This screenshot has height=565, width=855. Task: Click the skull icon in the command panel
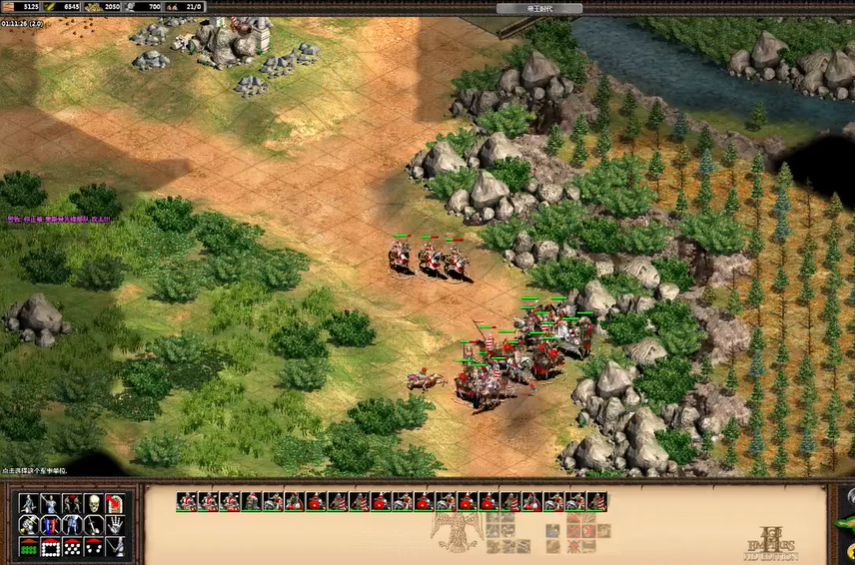point(94,503)
